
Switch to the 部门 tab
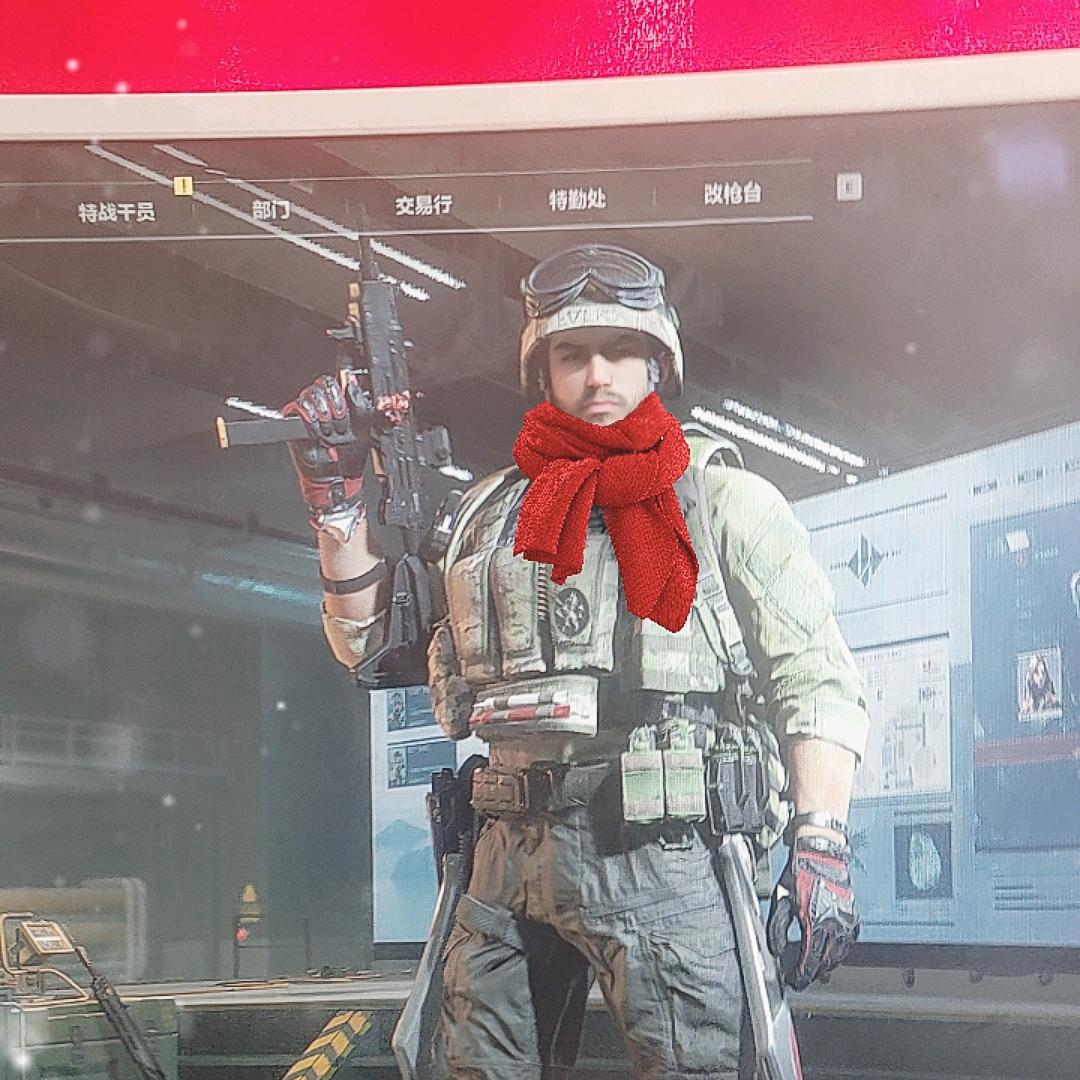click(x=270, y=209)
